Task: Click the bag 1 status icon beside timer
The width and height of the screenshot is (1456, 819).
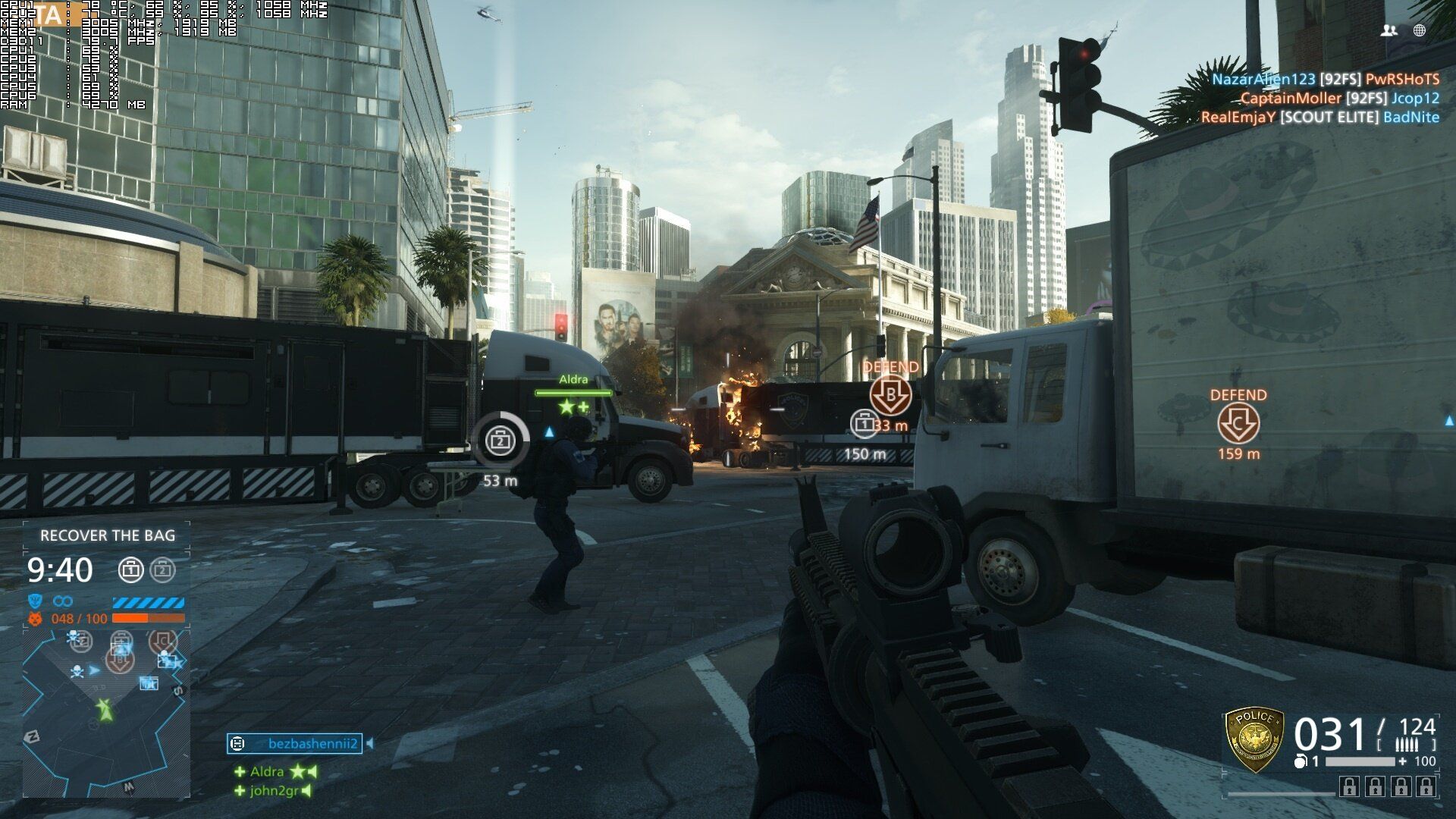Action: [x=131, y=570]
